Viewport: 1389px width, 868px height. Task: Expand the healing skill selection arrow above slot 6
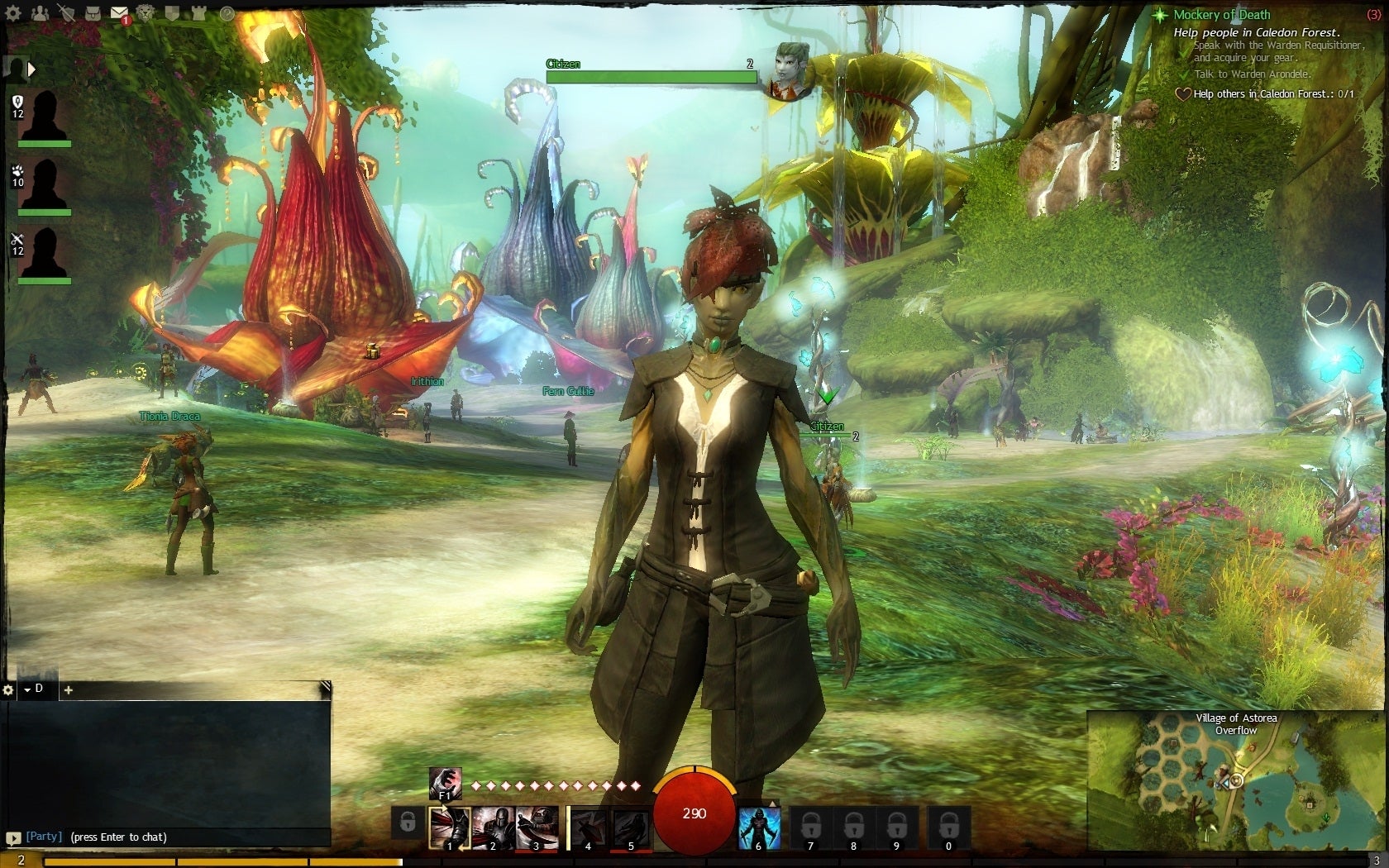772,802
